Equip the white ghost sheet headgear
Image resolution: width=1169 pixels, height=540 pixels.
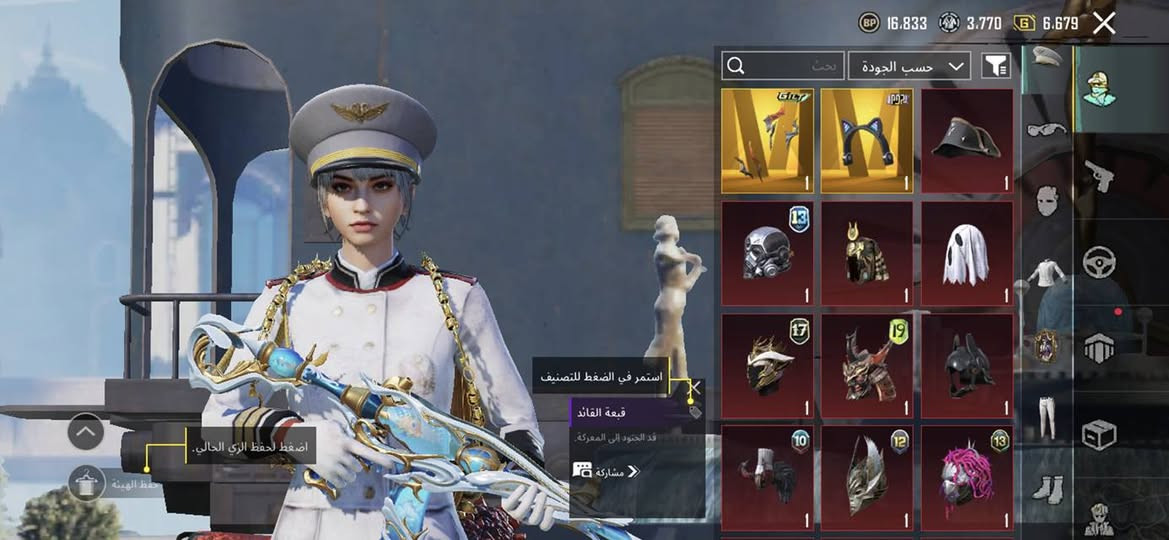pyautogui.click(x=967, y=254)
